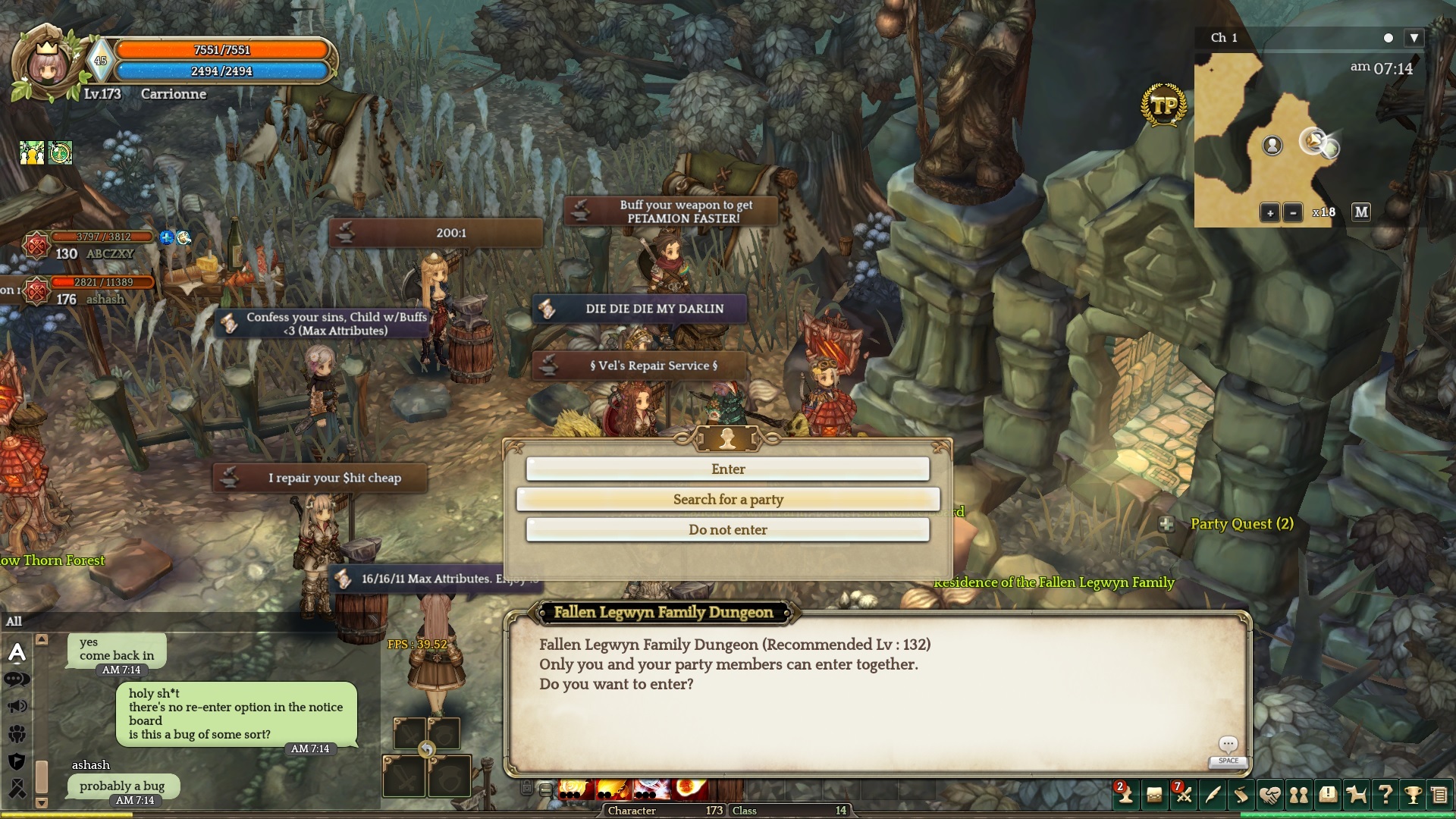
Task: Open the full map with the M button
Action: (1361, 212)
